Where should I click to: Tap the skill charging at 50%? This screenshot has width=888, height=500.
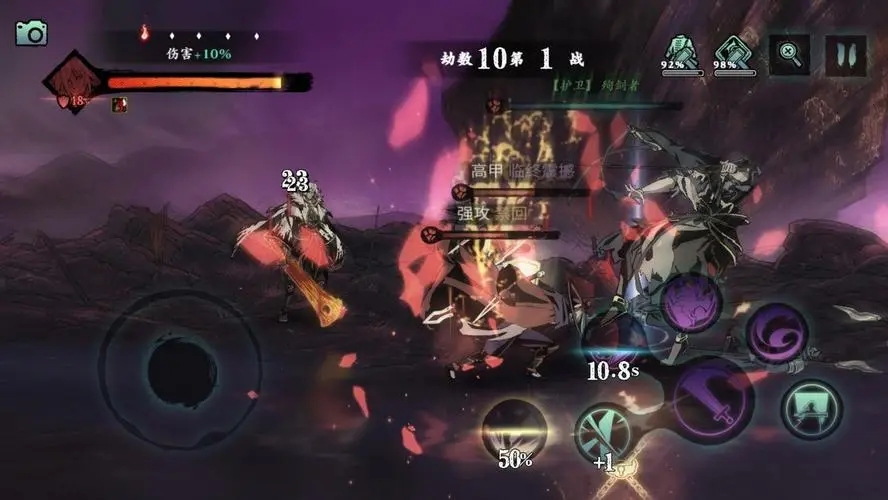click(x=514, y=430)
